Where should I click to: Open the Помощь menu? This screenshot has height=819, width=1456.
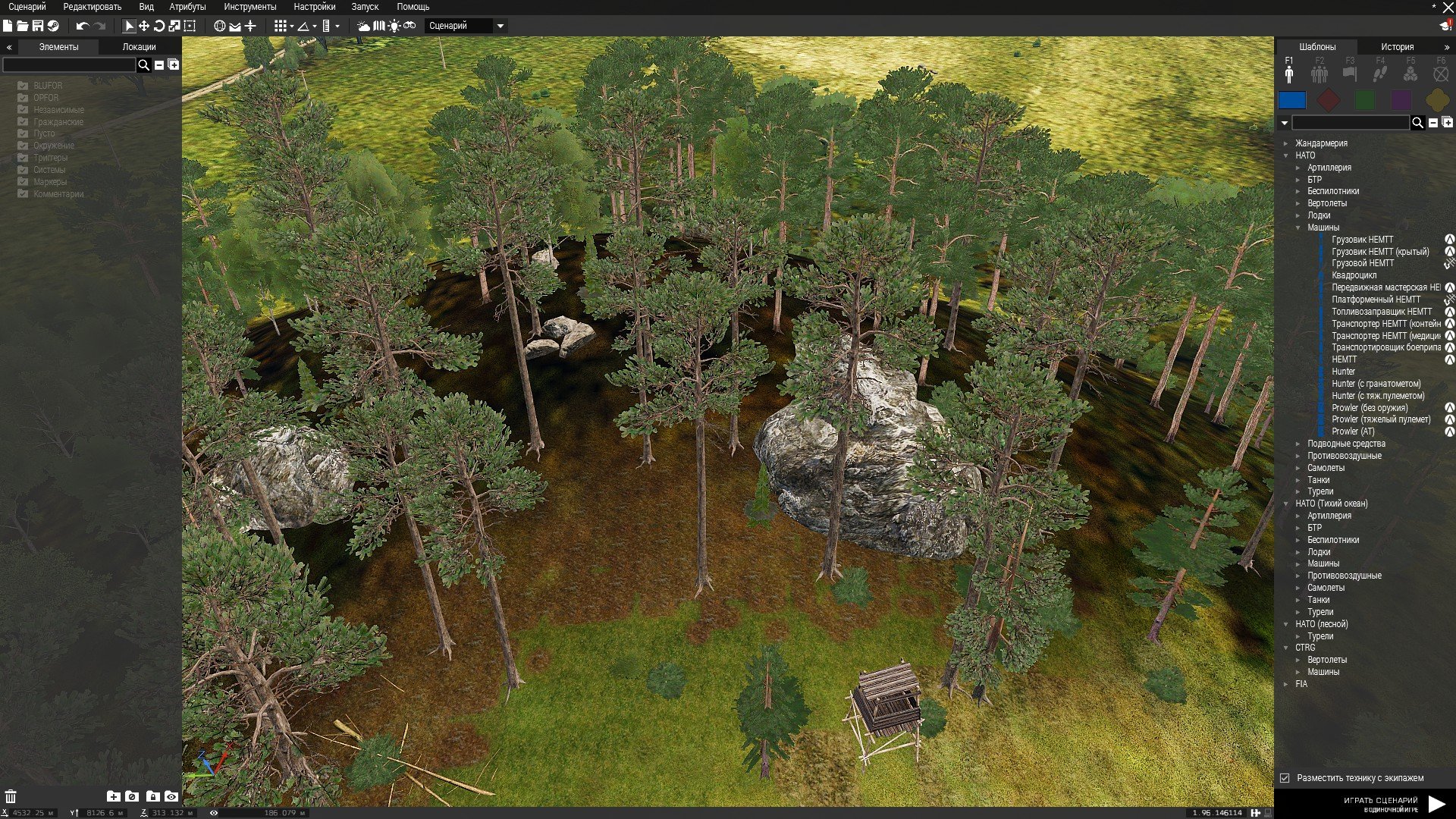[x=413, y=7]
